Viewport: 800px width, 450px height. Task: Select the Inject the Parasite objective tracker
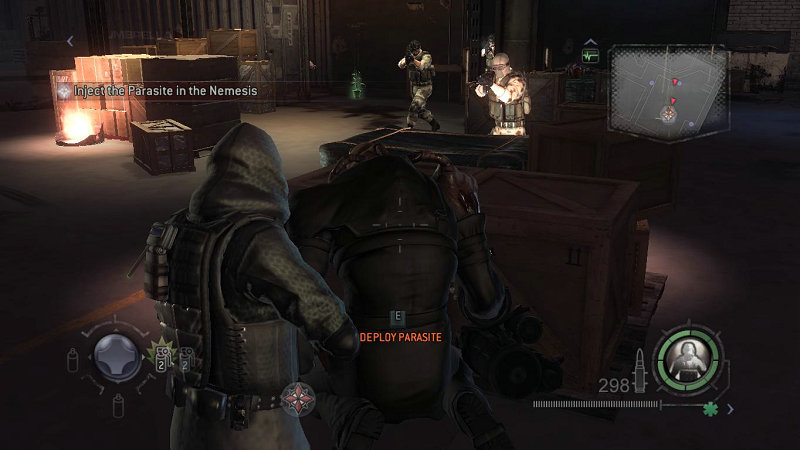155,90
